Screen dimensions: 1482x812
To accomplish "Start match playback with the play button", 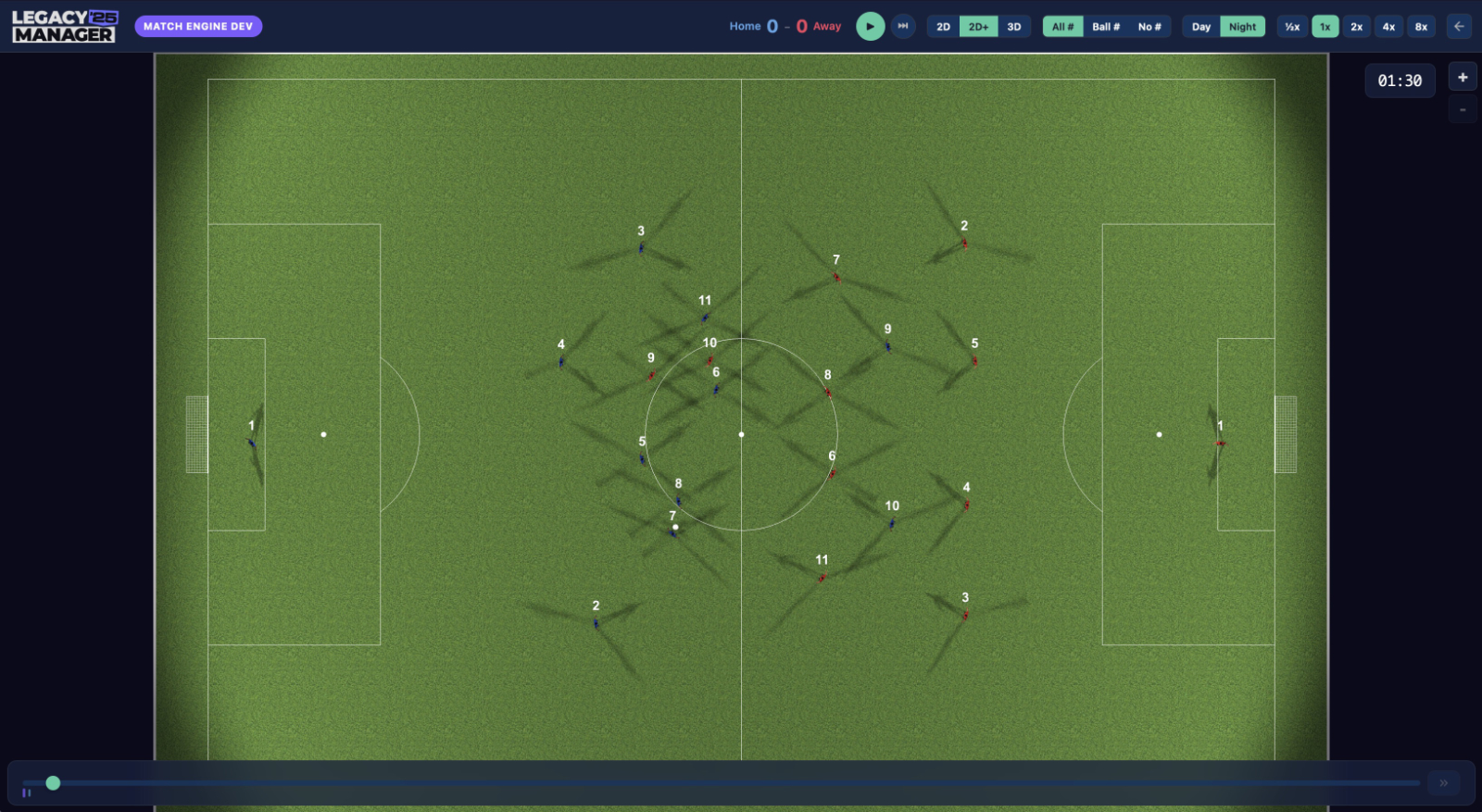I will point(870,26).
